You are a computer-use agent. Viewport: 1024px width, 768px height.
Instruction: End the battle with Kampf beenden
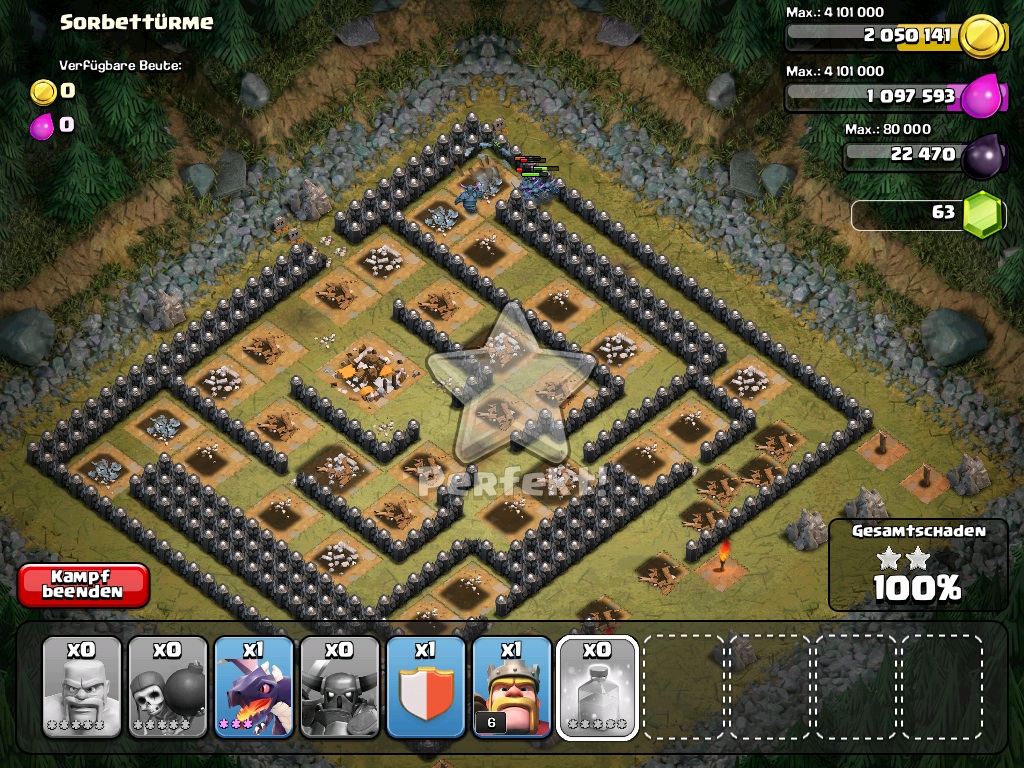coord(83,585)
